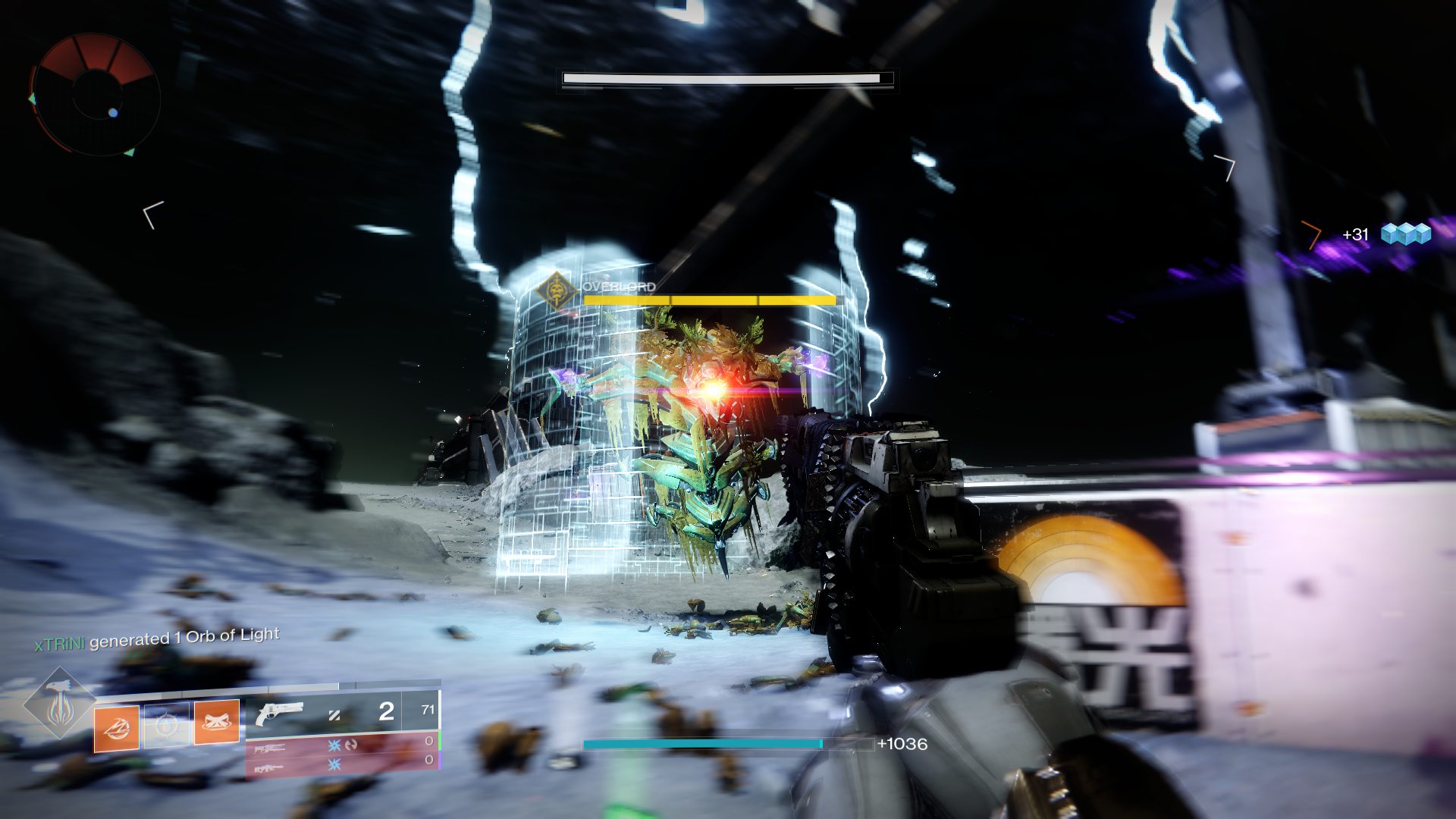This screenshot has width=1456, height=819.
Task: Click the +31 Glimmer pickup text
Action: (x=1357, y=234)
